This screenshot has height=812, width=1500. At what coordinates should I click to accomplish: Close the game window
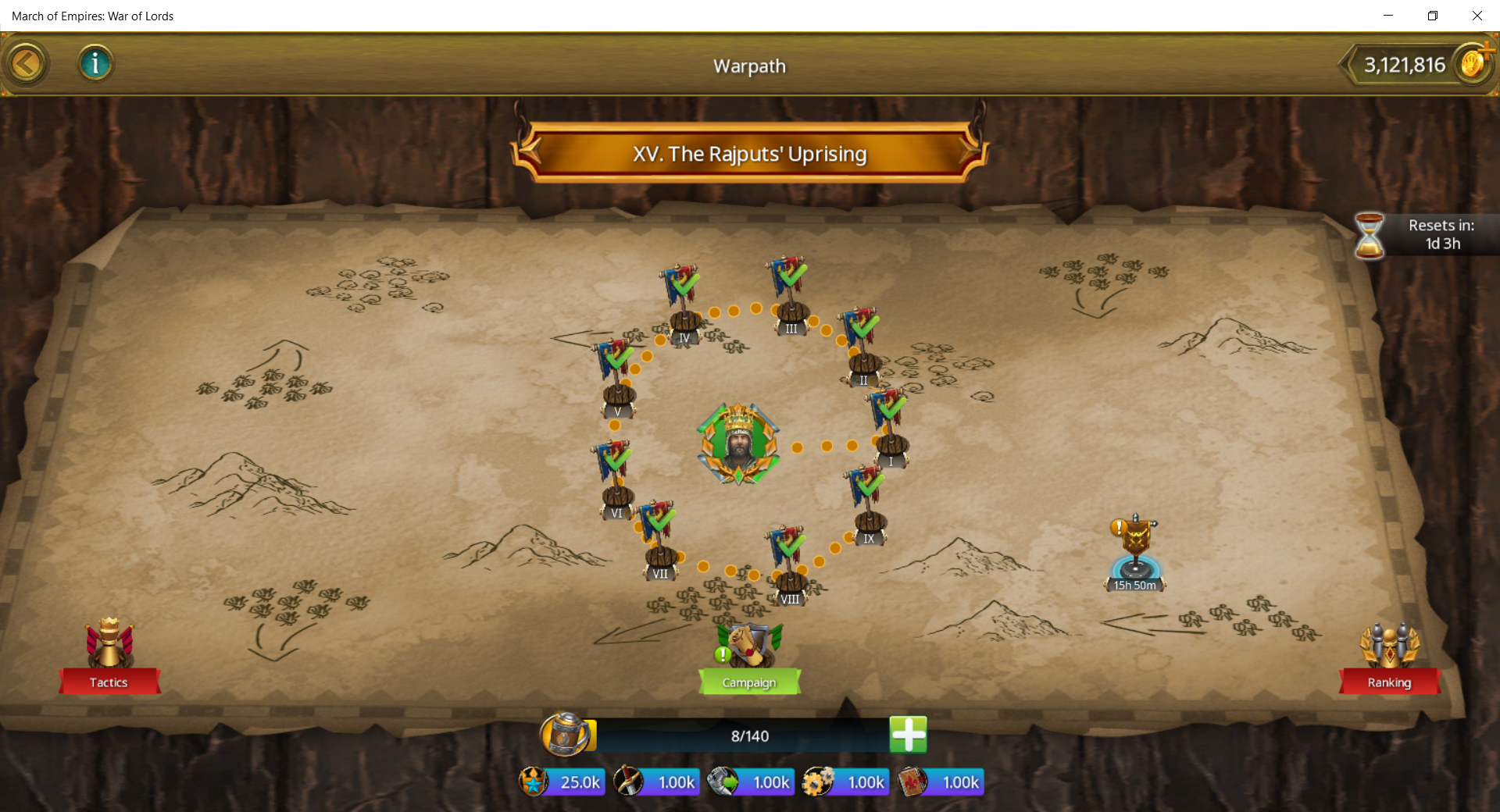pyautogui.click(x=1477, y=16)
